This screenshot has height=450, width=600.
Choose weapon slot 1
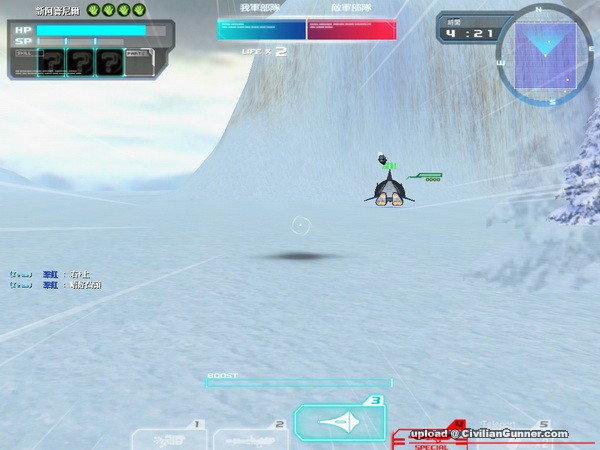pos(166,437)
